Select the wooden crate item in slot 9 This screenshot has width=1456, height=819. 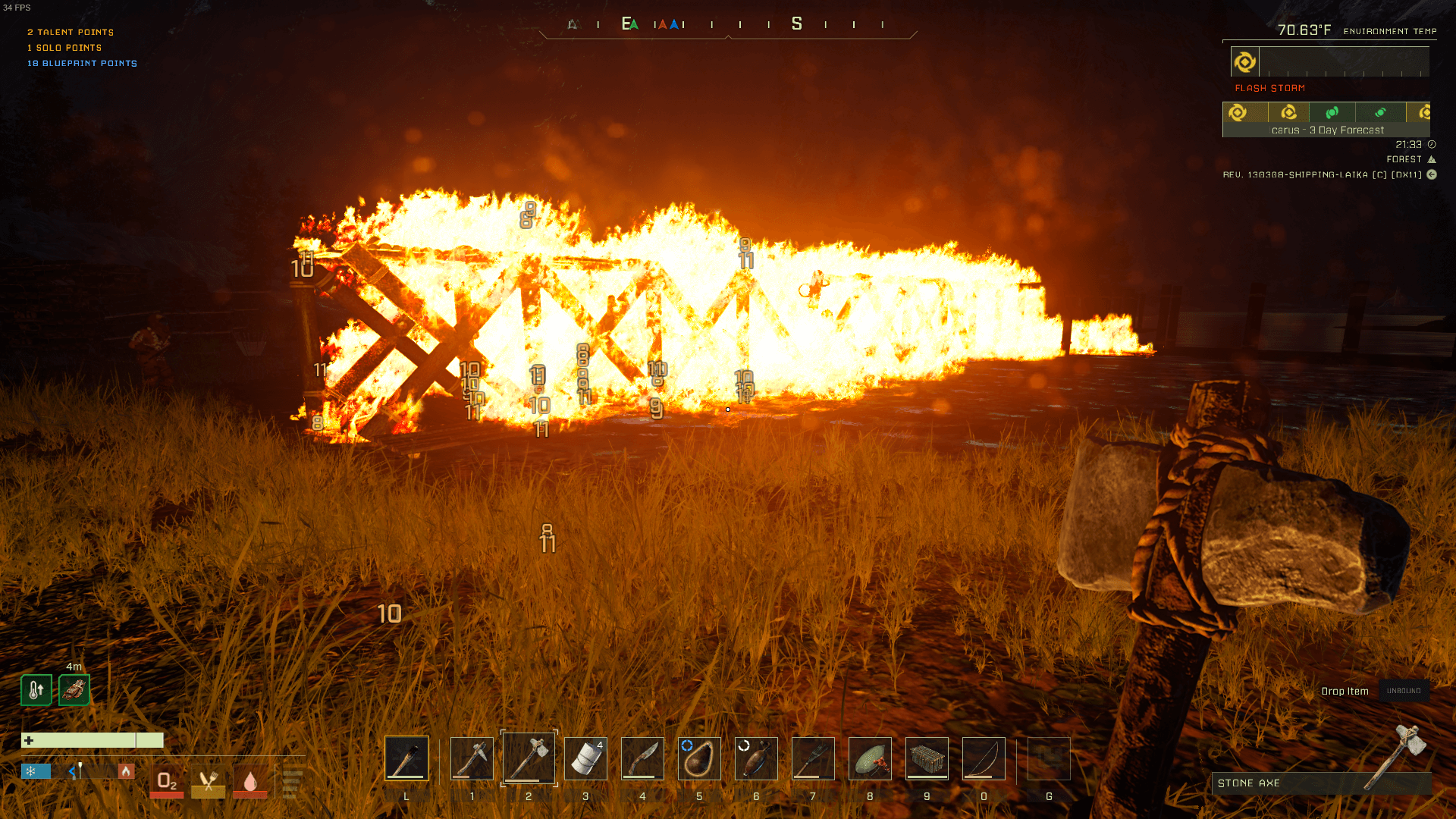pos(927,758)
